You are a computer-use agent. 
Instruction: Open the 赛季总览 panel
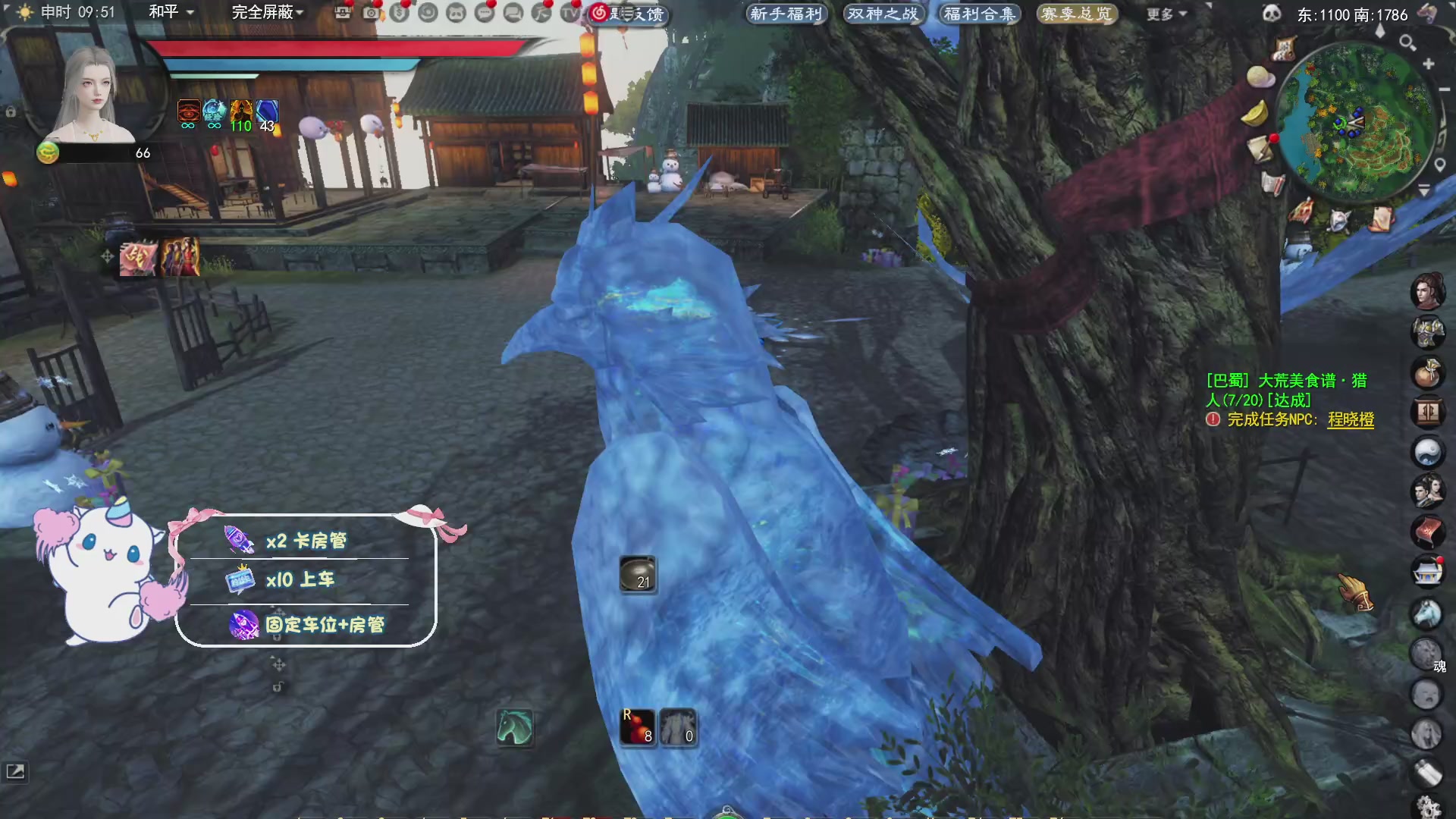[1077, 14]
